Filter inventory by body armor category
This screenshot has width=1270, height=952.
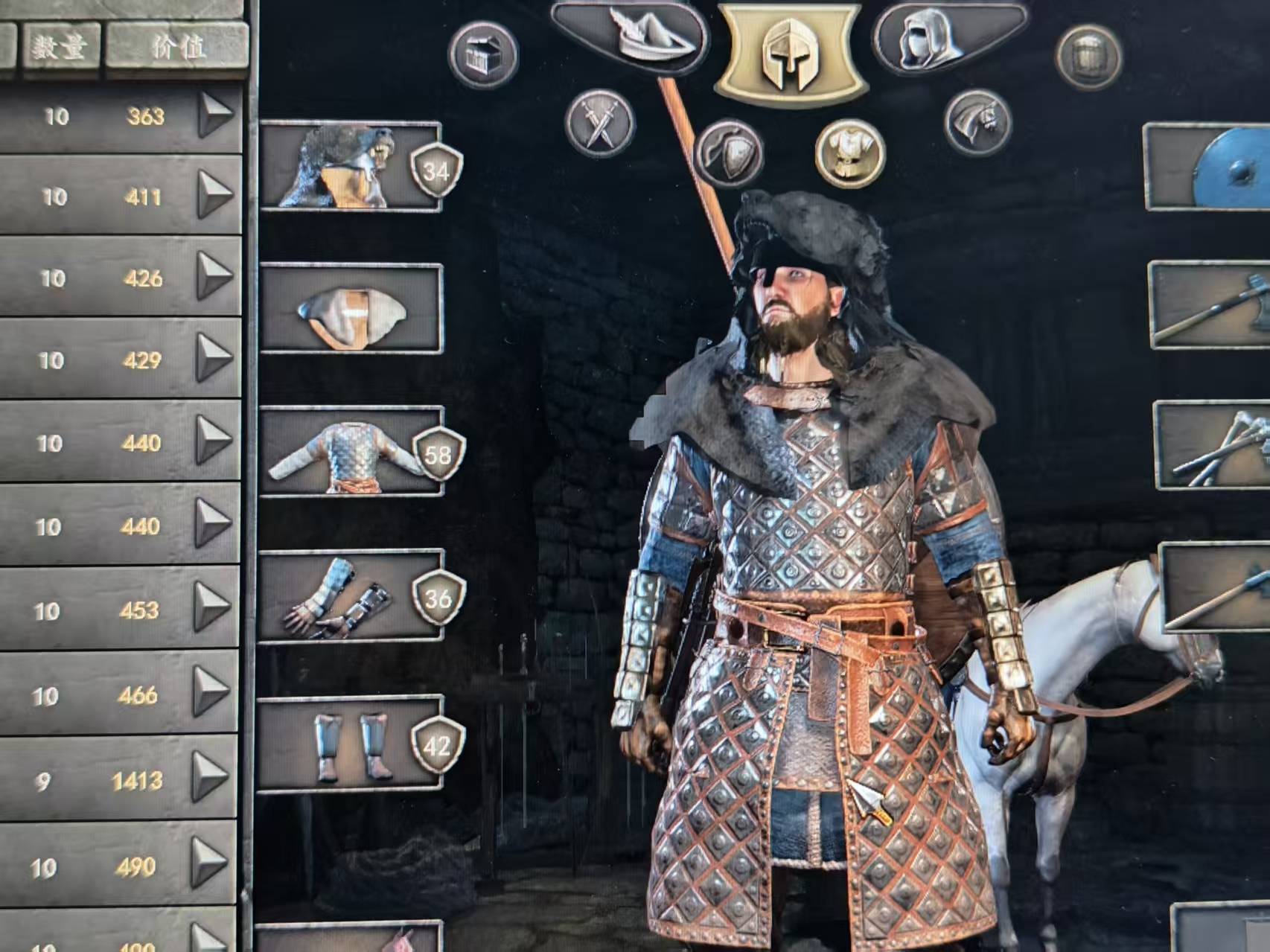tap(849, 152)
